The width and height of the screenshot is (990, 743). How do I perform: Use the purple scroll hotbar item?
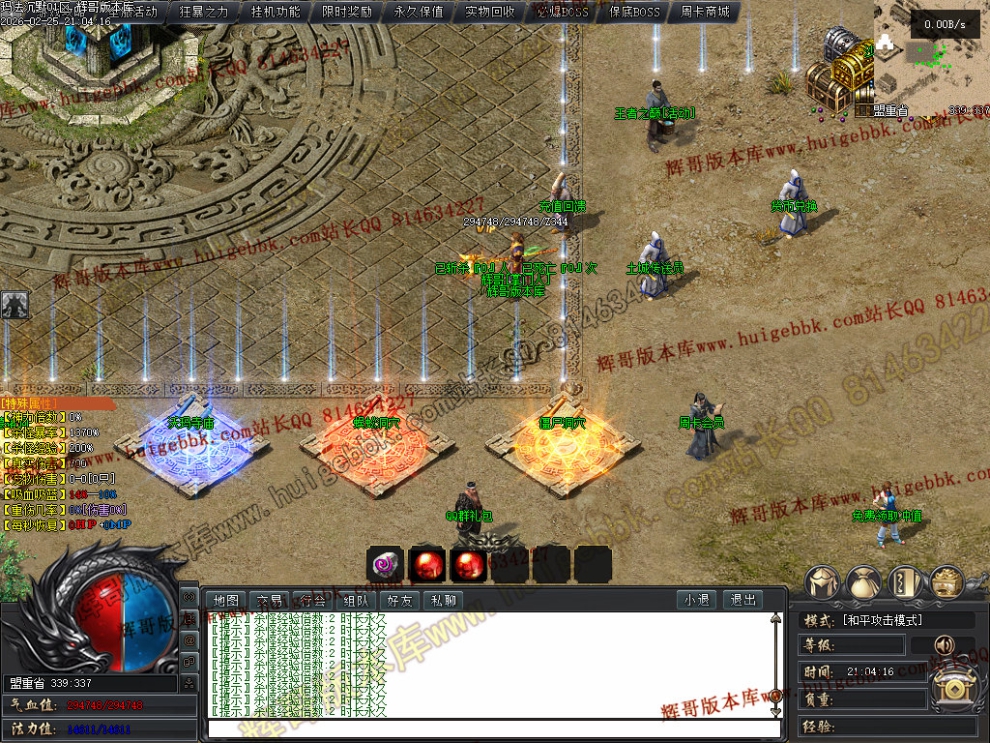385,565
